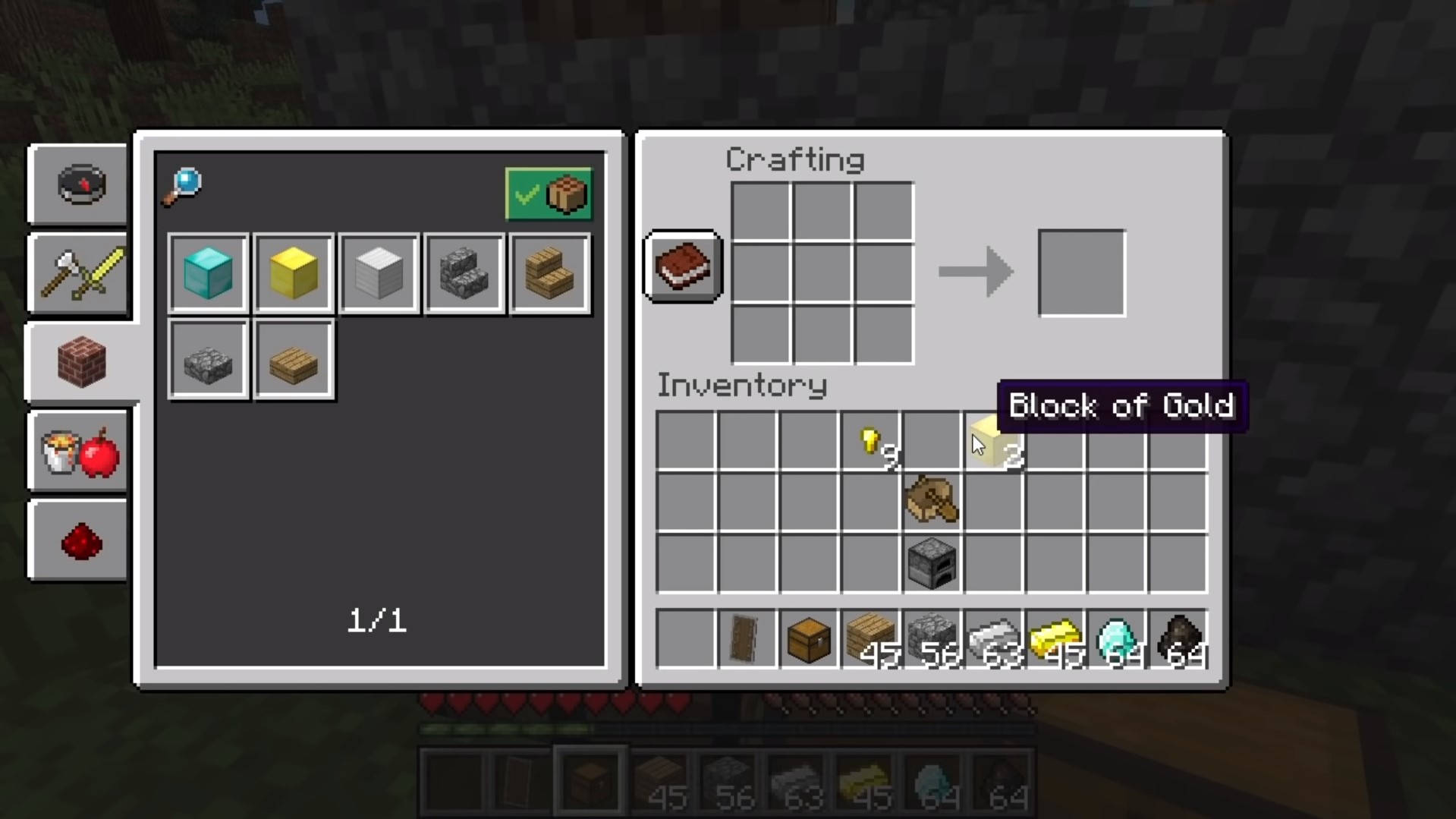Screen dimensions: 1456x819
Task: Open the food and miscellaneous recipe tab
Action: 80,452
